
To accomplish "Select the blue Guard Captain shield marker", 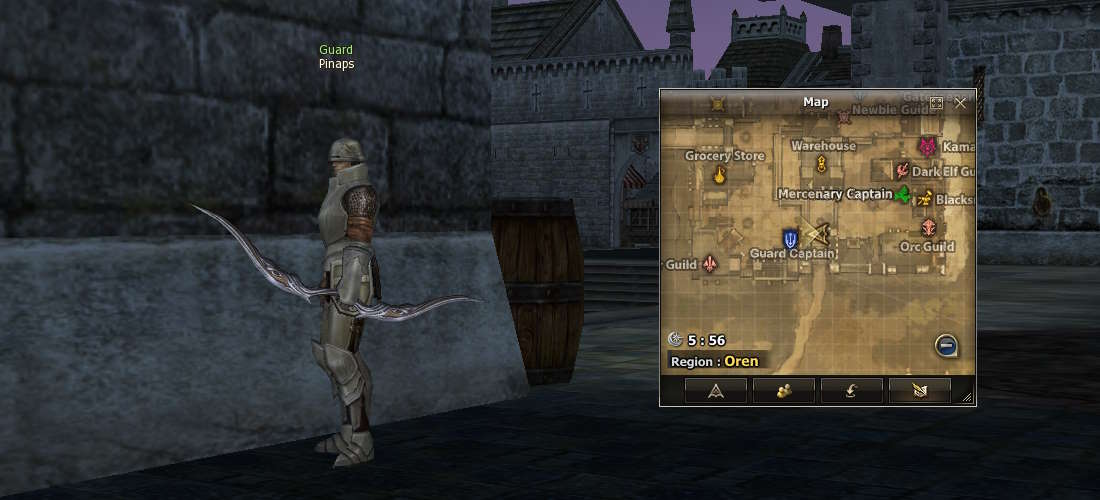I will click(x=791, y=238).
